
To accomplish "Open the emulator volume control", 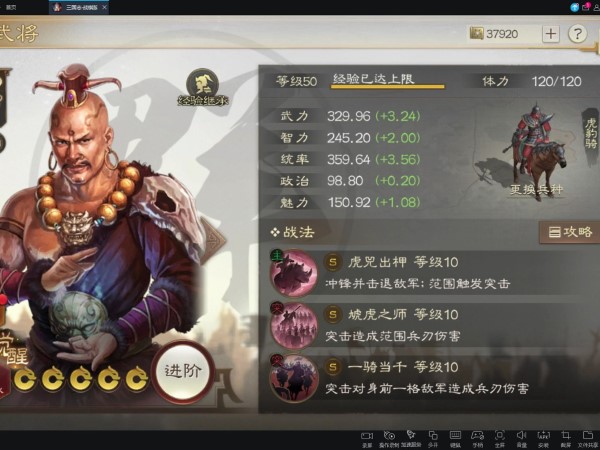I will click(522, 438).
